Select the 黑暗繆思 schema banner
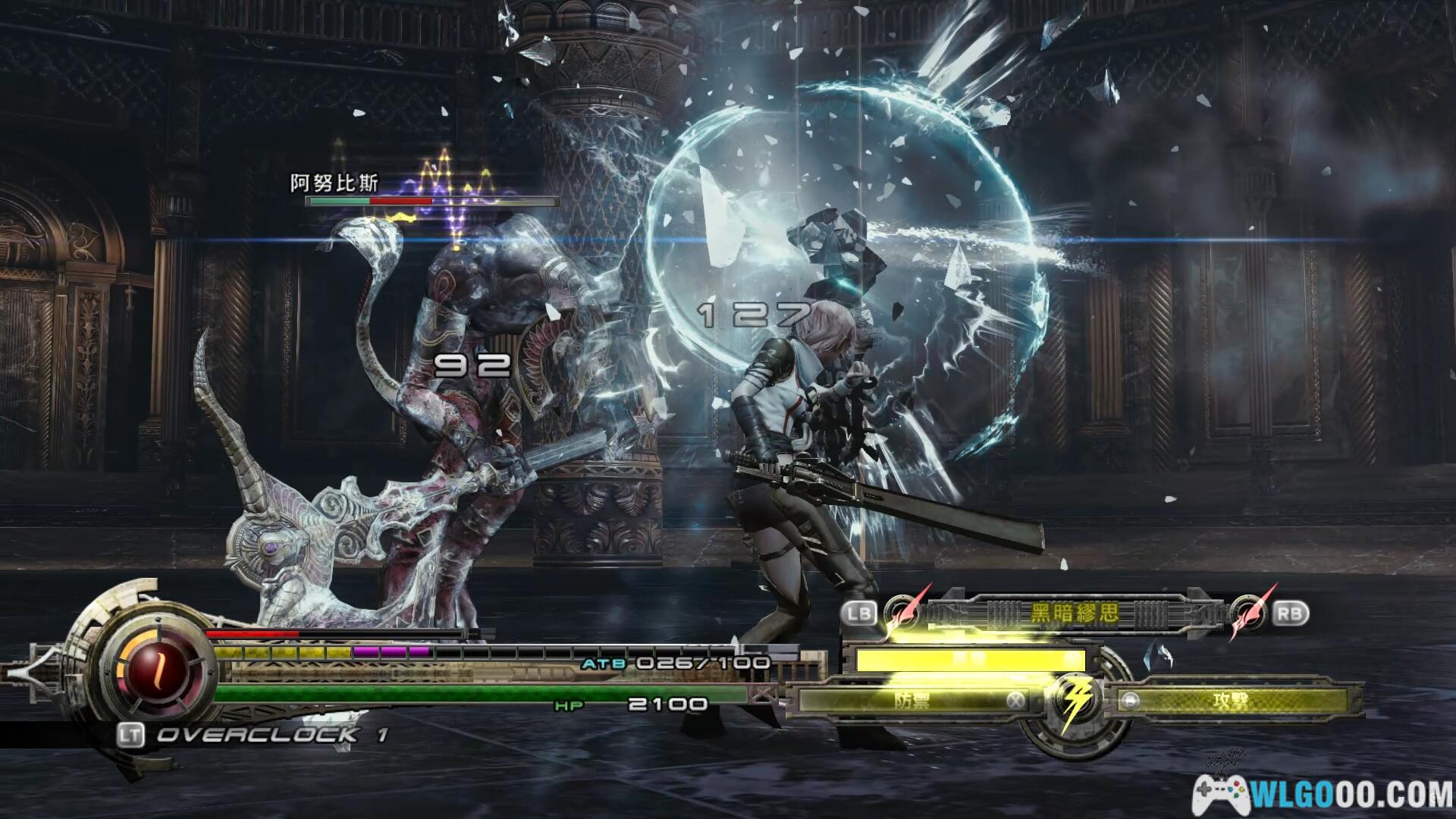Screen dimensions: 1456x819 [x=1074, y=613]
